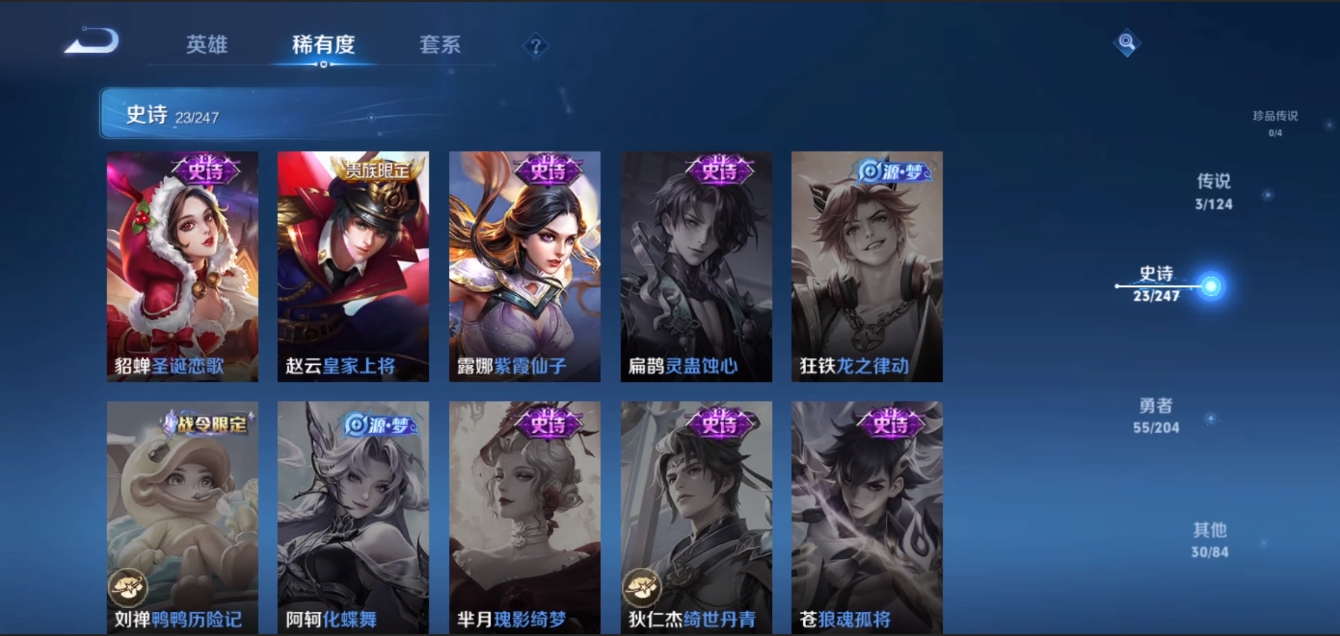Select the 貂蝉 圣诞恋歌 skin card
Image resolution: width=1340 pixels, height=636 pixels.
pos(182,266)
